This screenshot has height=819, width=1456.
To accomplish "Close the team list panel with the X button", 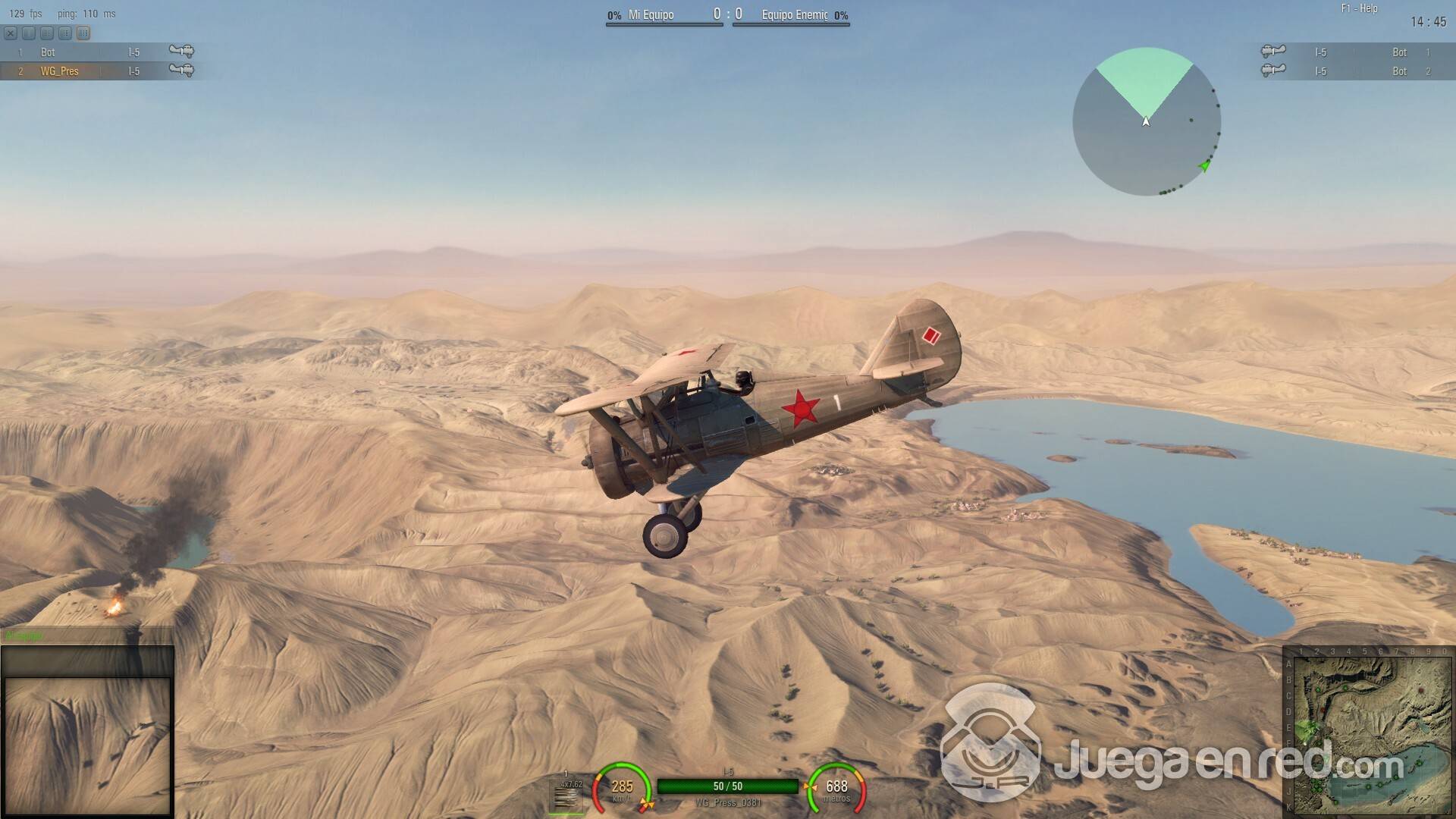I will (x=11, y=33).
